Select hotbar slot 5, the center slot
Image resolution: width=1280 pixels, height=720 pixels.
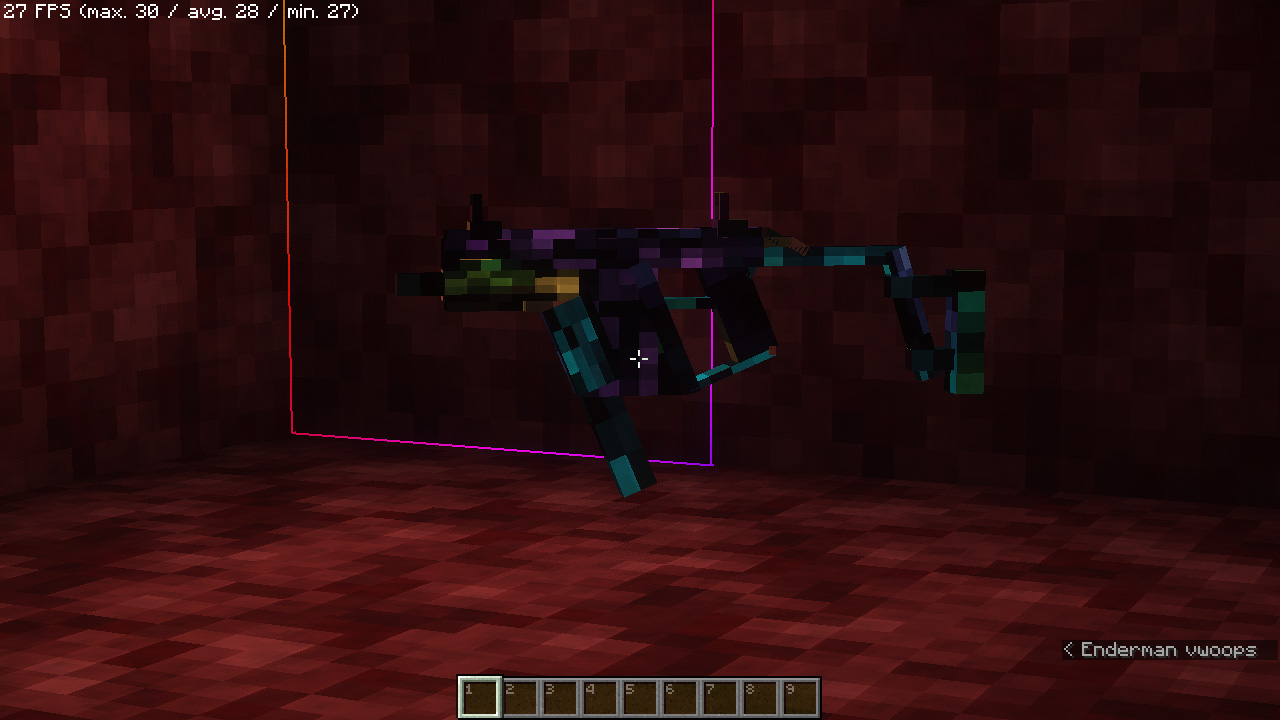pos(640,697)
